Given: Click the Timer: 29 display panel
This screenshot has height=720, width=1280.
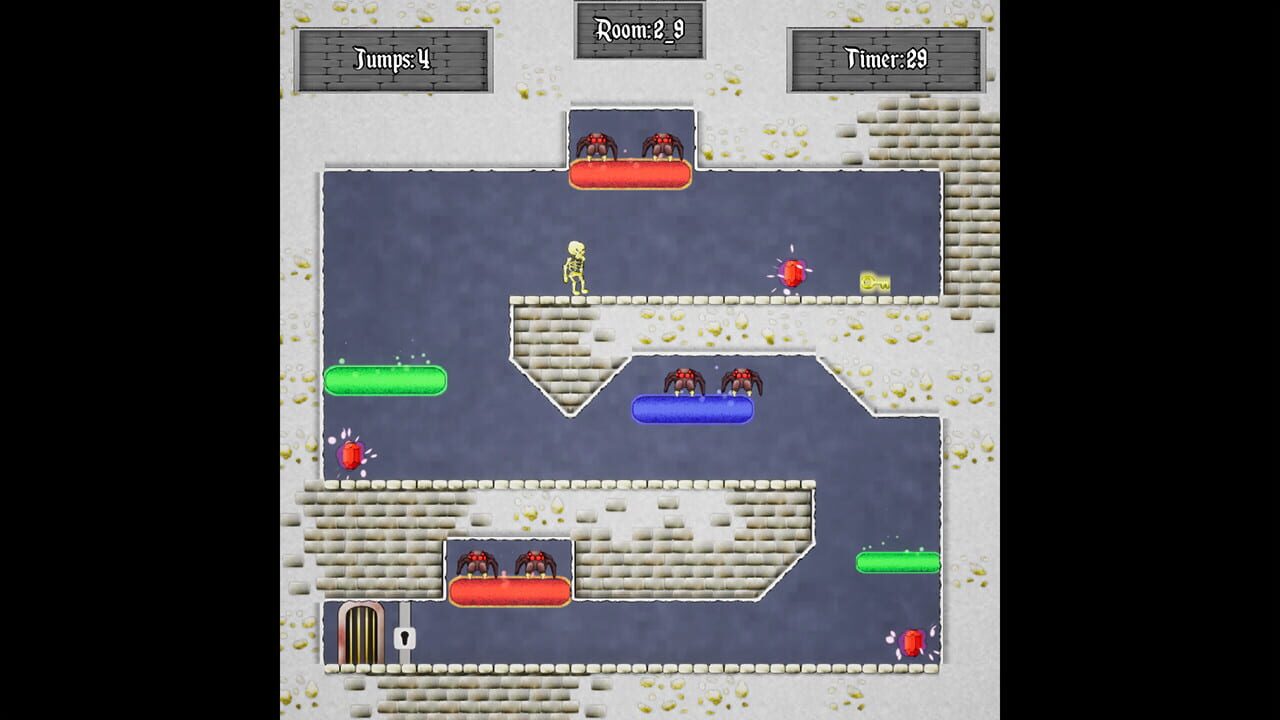Looking at the screenshot, I should [892, 57].
